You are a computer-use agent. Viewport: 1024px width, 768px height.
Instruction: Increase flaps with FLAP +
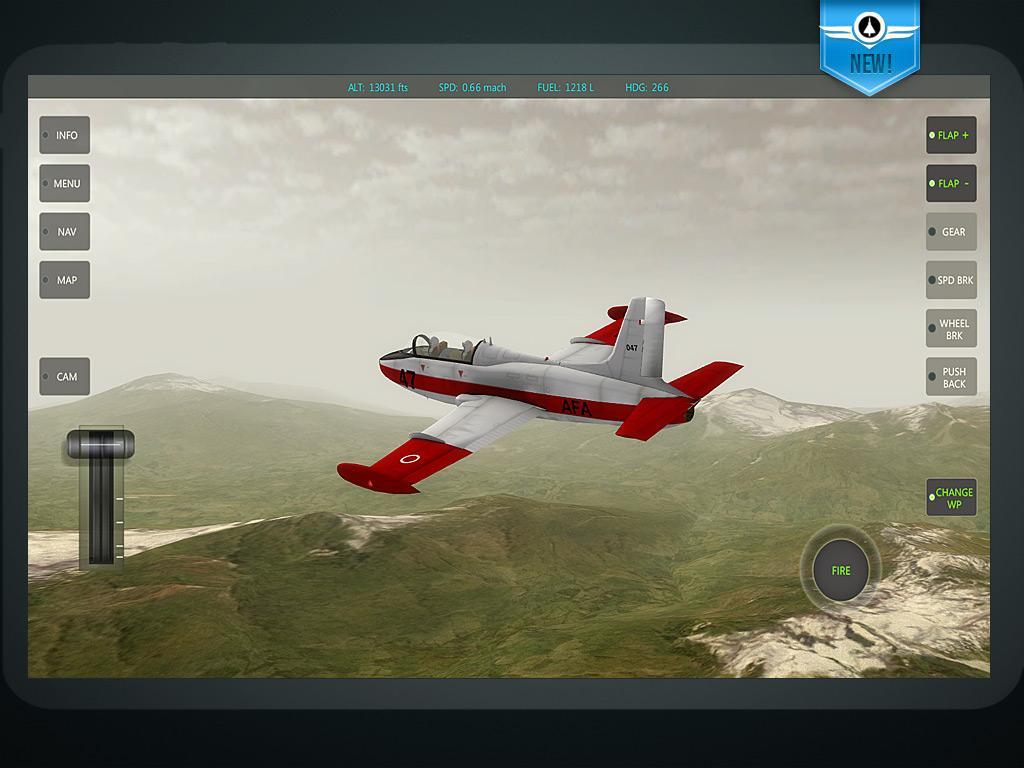951,135
